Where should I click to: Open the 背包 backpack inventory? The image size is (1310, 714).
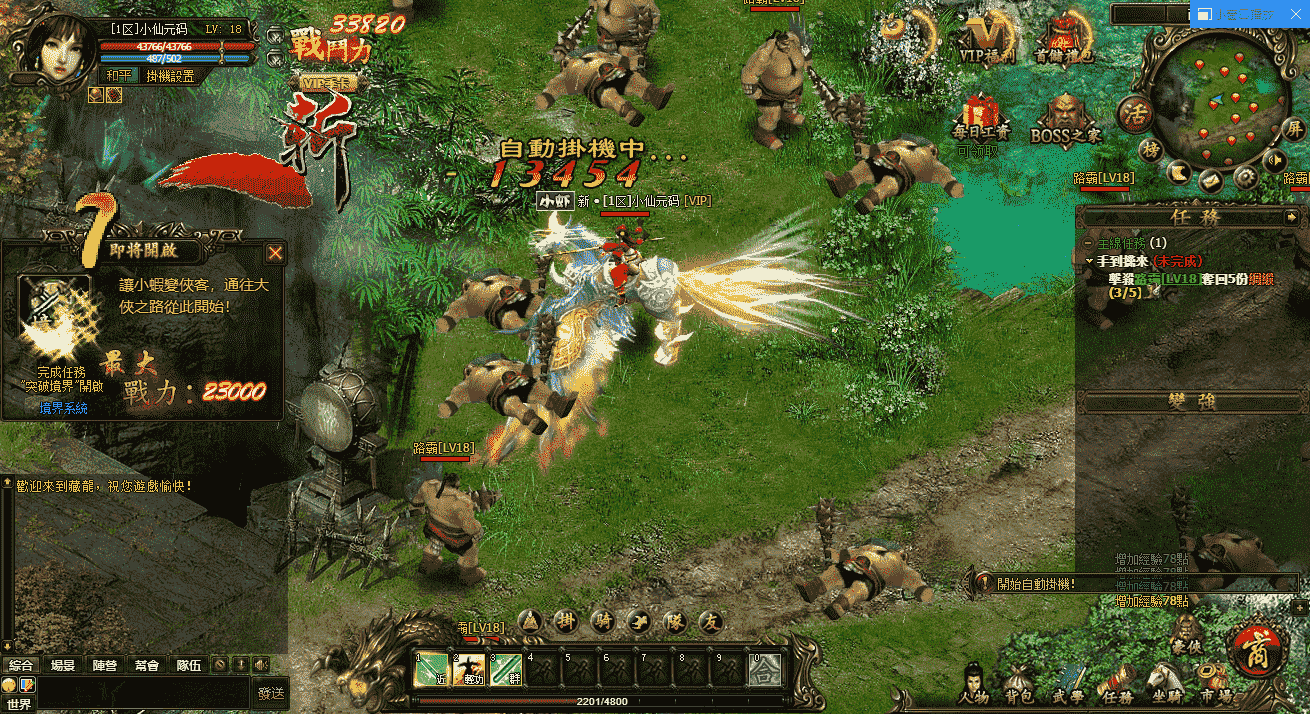pos(1019,684)
